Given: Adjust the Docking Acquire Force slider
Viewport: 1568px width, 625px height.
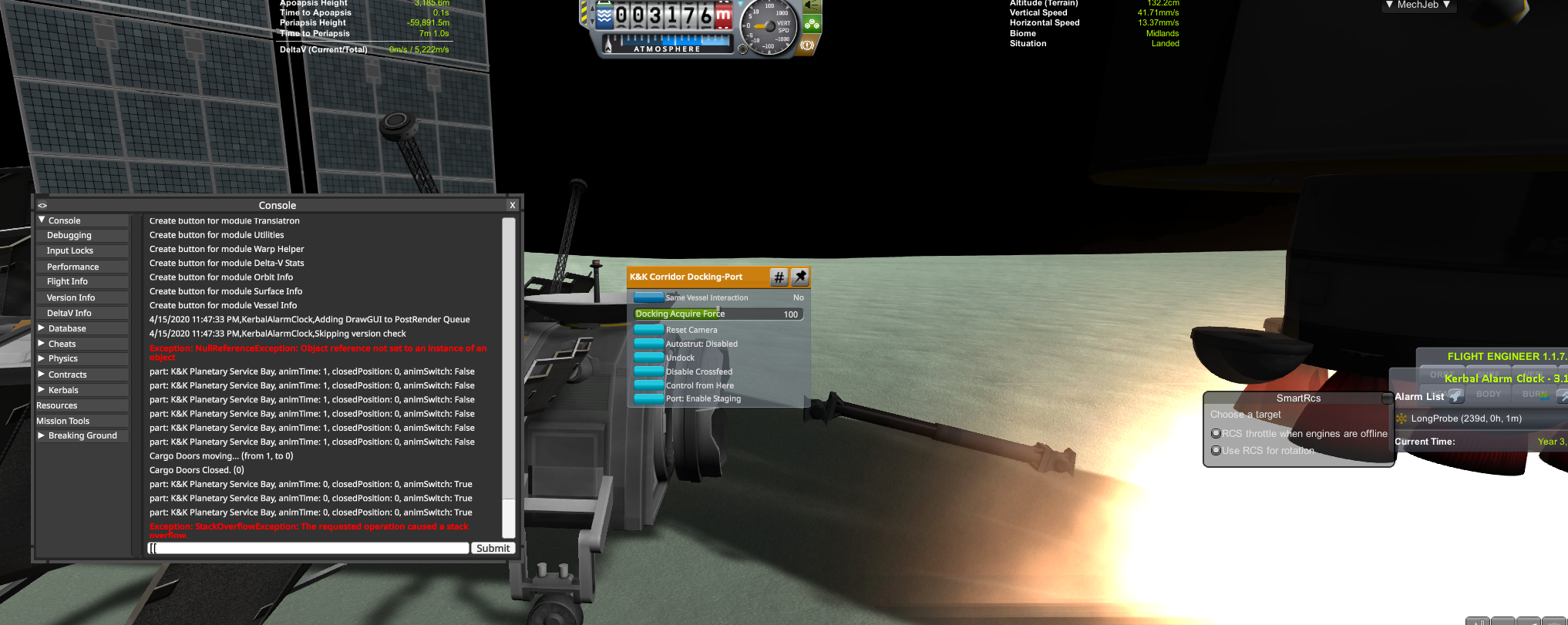Looking at the screenshot, I should coord(717,314).
